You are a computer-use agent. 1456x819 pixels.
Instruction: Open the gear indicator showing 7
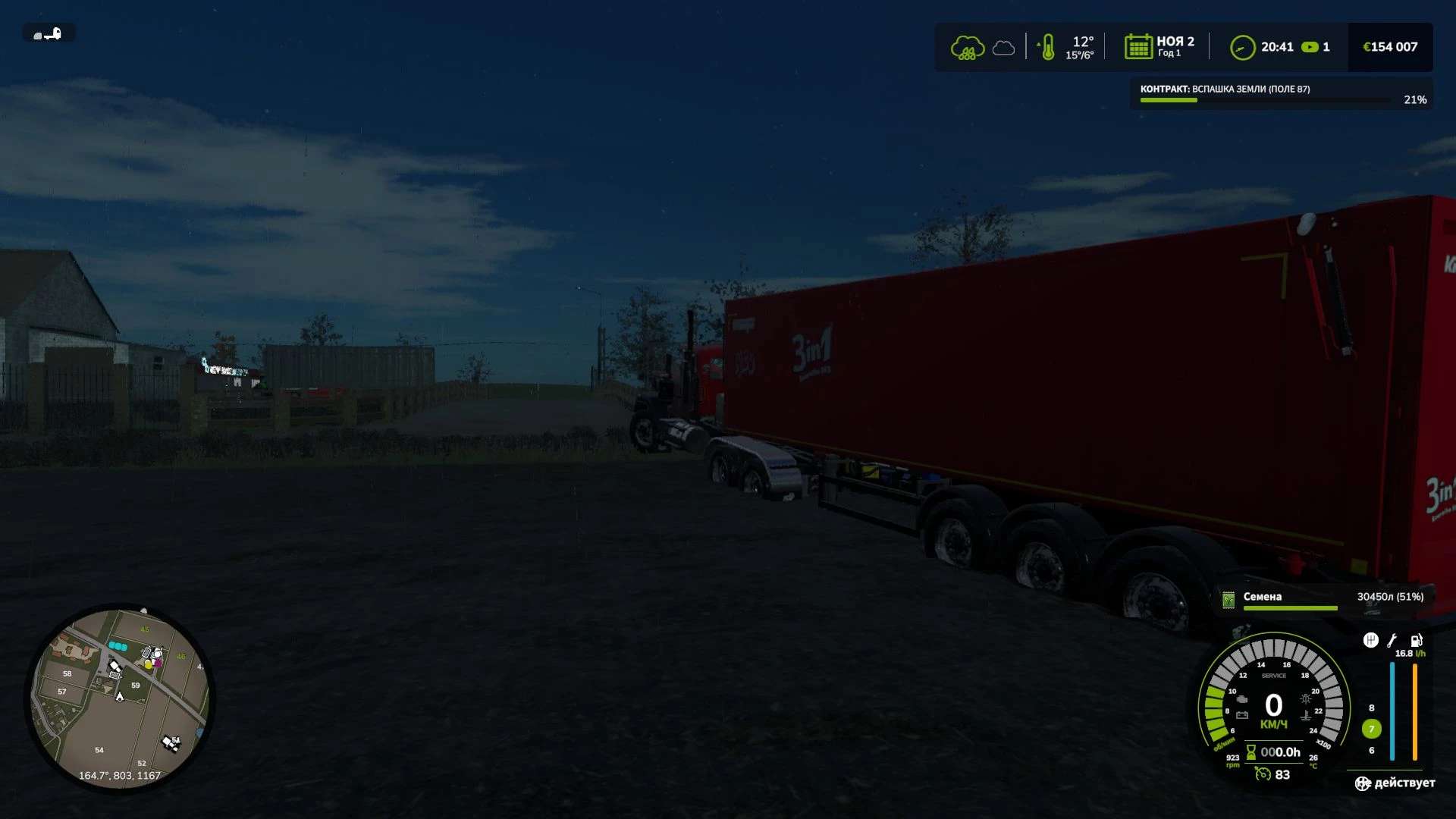point(1371,729)
